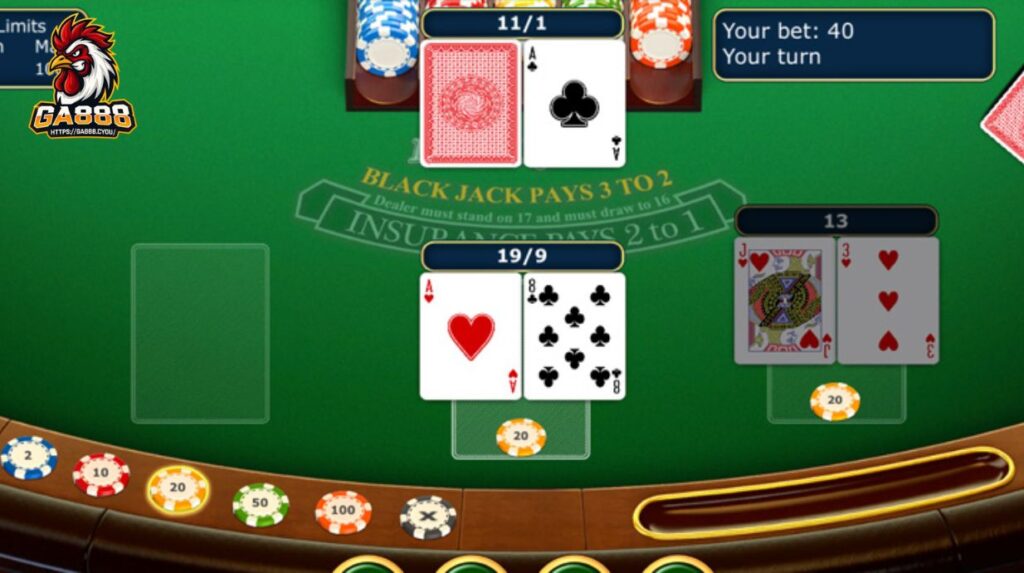
Task: Pick the red 10 chip
Action: tap(101, 474)
